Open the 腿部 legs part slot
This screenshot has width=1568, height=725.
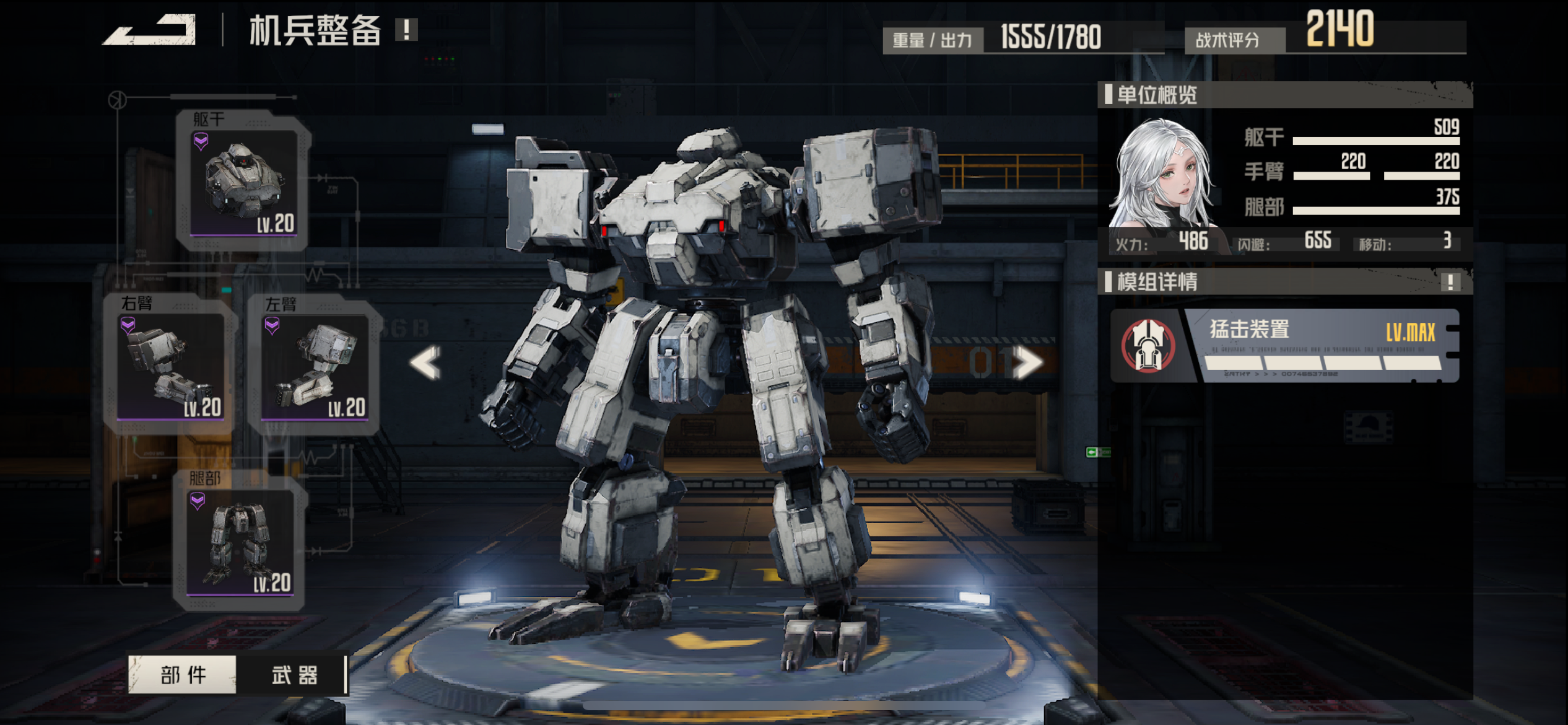[x=240, y=541]
